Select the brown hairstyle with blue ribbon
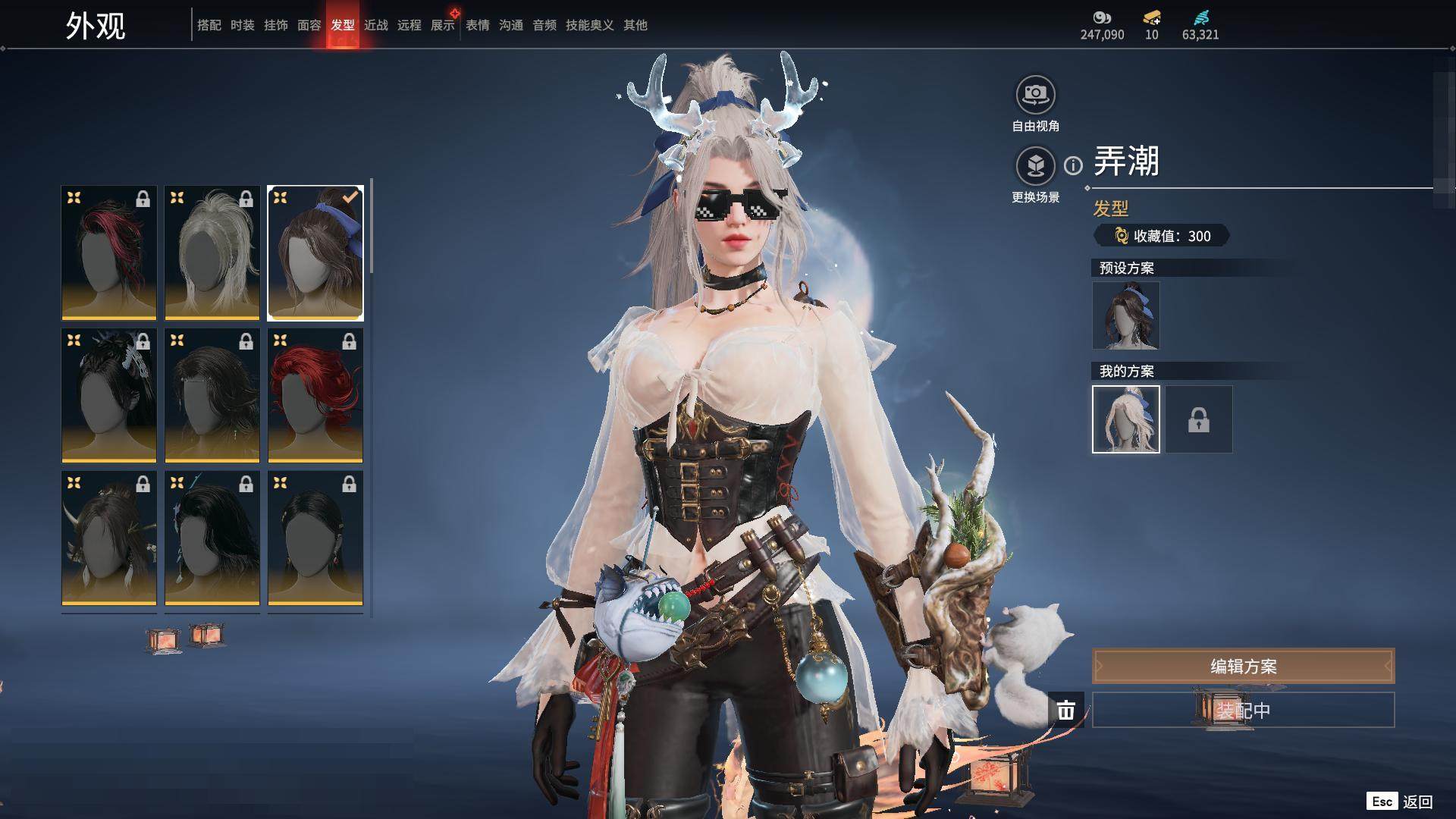This screenshot has width=1456, height=819. coord(315,253)
